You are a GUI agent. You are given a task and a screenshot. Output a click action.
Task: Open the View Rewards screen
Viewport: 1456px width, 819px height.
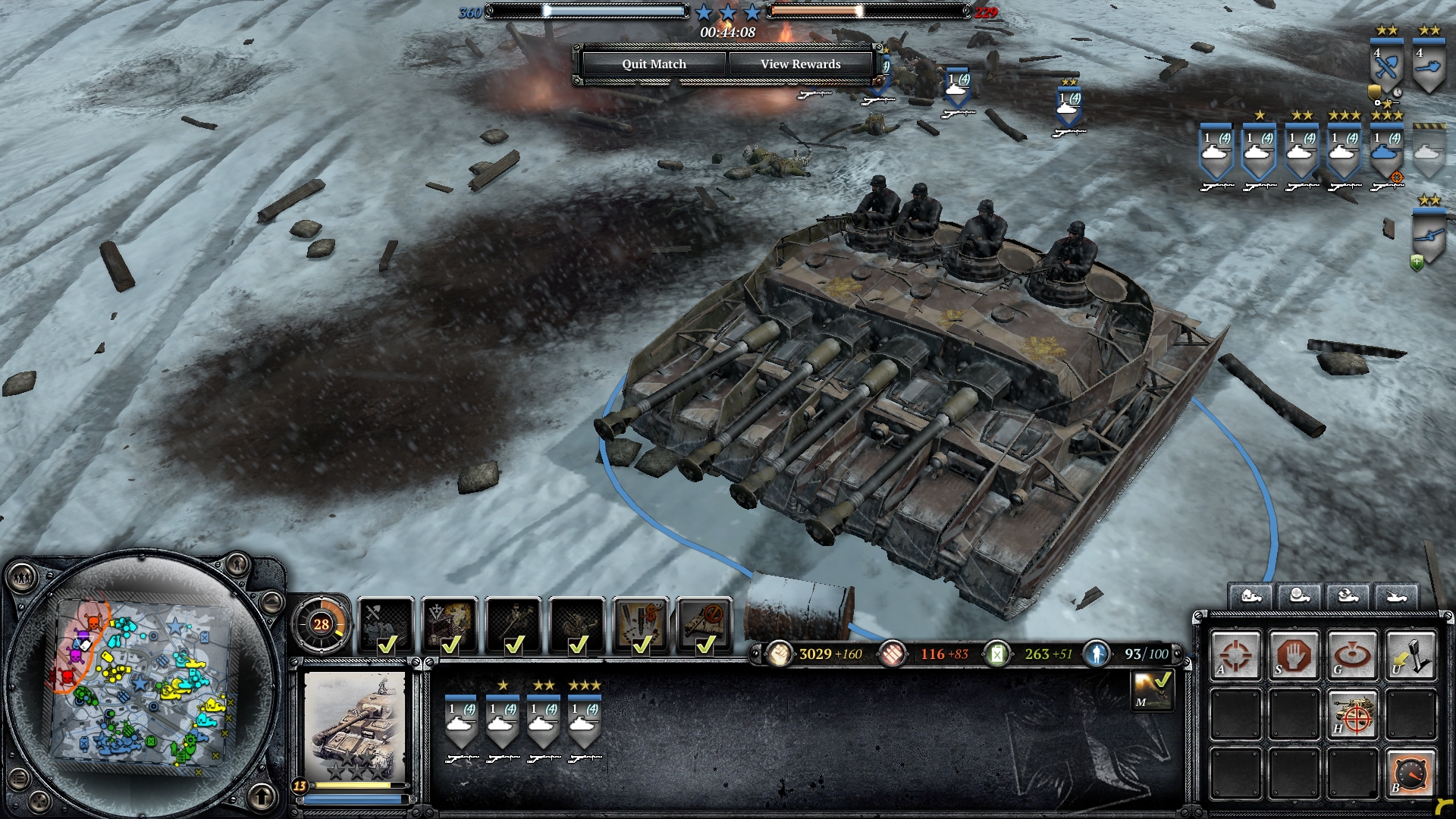click(x=800, y=64)
